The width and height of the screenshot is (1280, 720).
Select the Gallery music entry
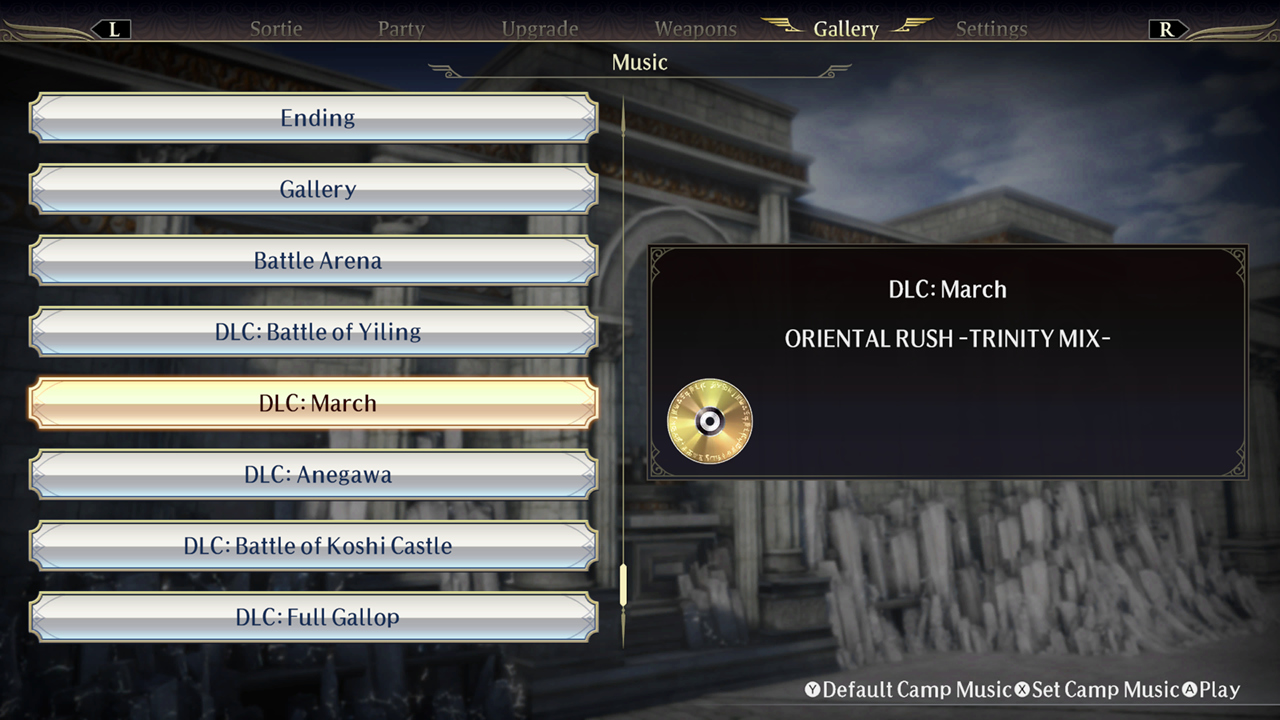point(316,189)
